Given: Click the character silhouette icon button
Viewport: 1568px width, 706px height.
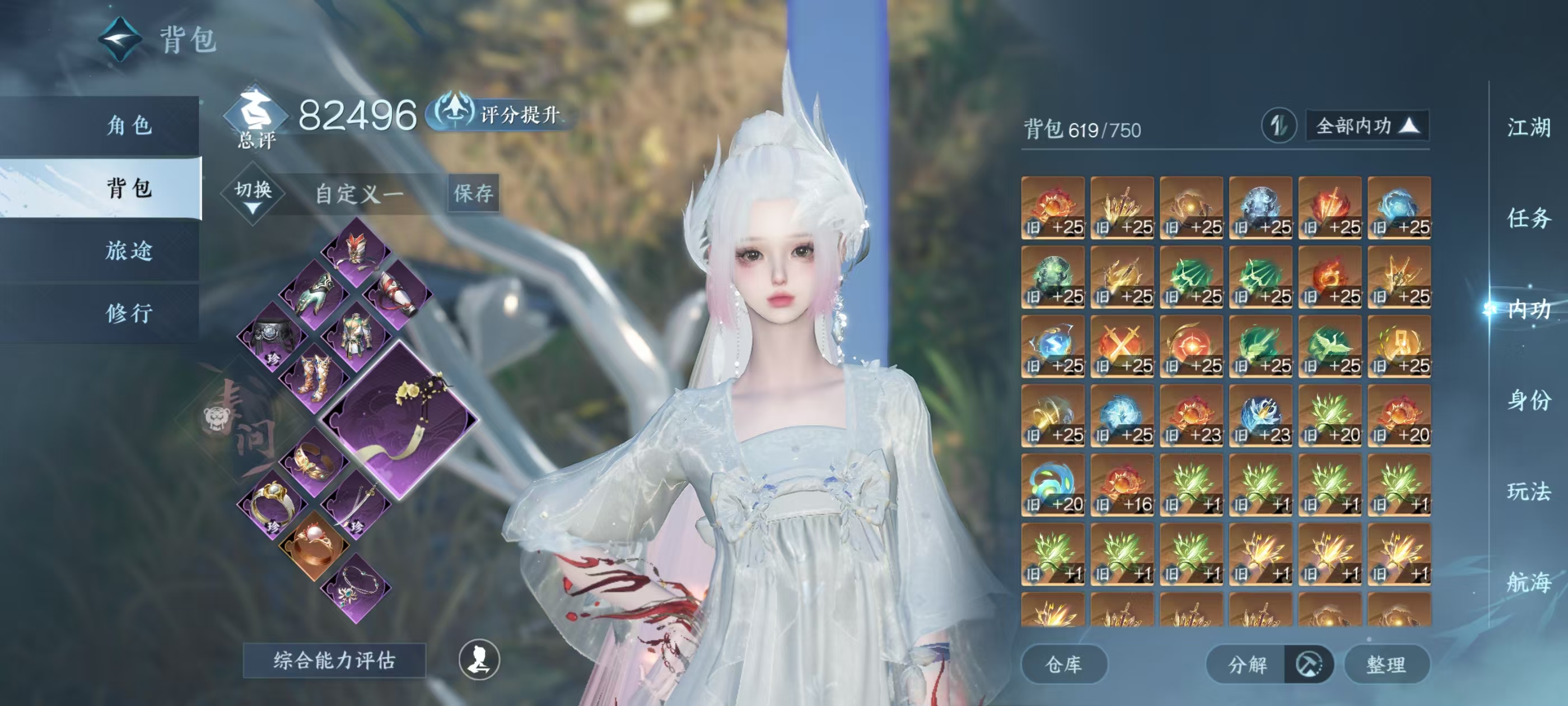Looking at the screenshot, I should pos(479,659).
